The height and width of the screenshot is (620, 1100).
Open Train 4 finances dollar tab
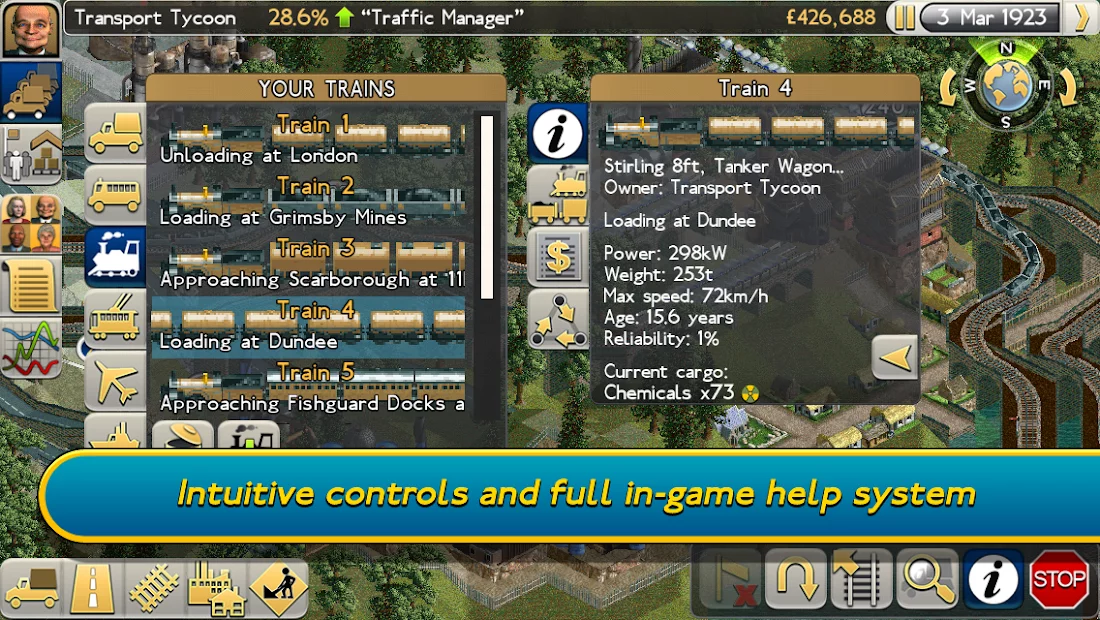coord(558,257)
